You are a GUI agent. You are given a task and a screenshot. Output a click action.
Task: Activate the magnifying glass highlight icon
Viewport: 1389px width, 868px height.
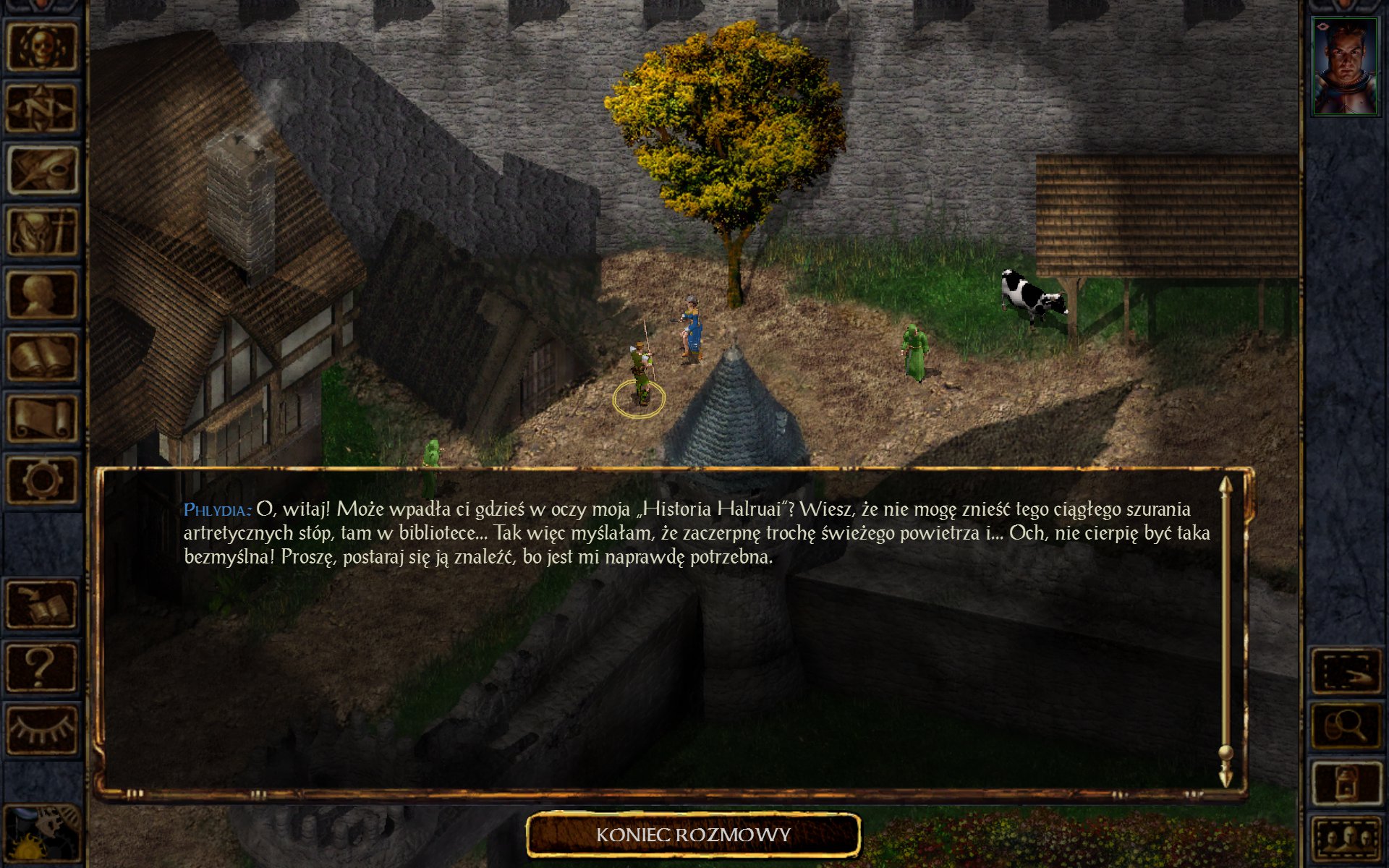pyautogui.click(x=1346, y=727)
